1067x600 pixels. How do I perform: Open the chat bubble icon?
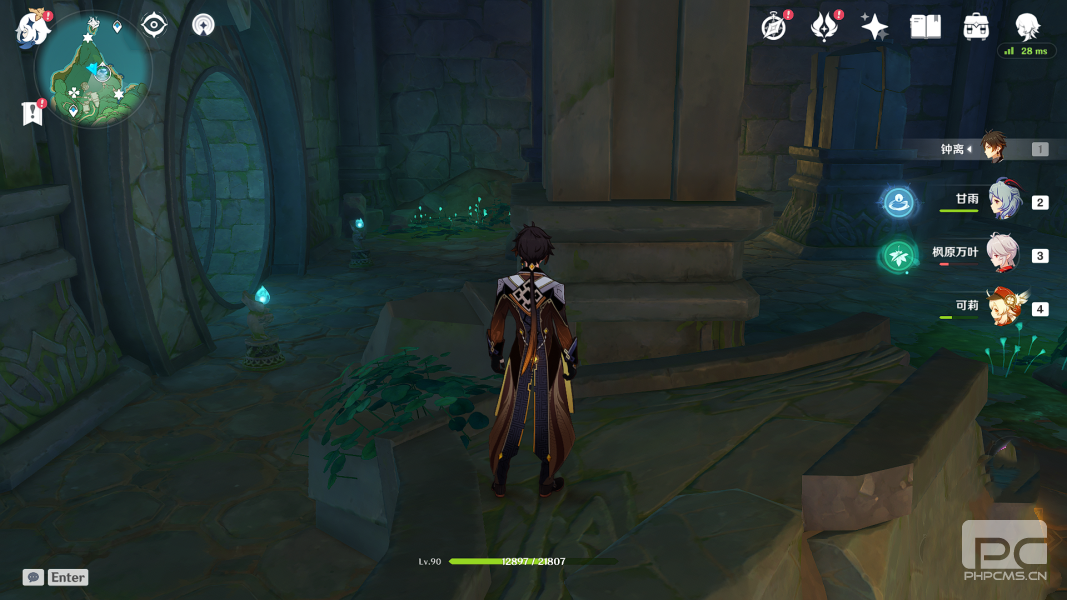pos(33,577)
